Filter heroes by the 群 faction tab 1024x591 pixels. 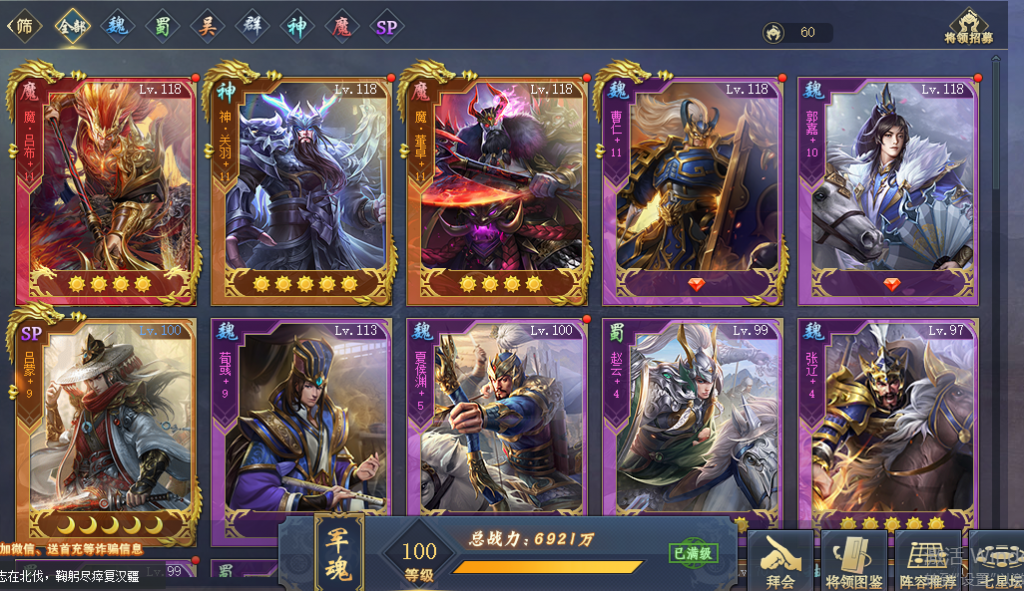pyautogui.click(x=252, y=26)
